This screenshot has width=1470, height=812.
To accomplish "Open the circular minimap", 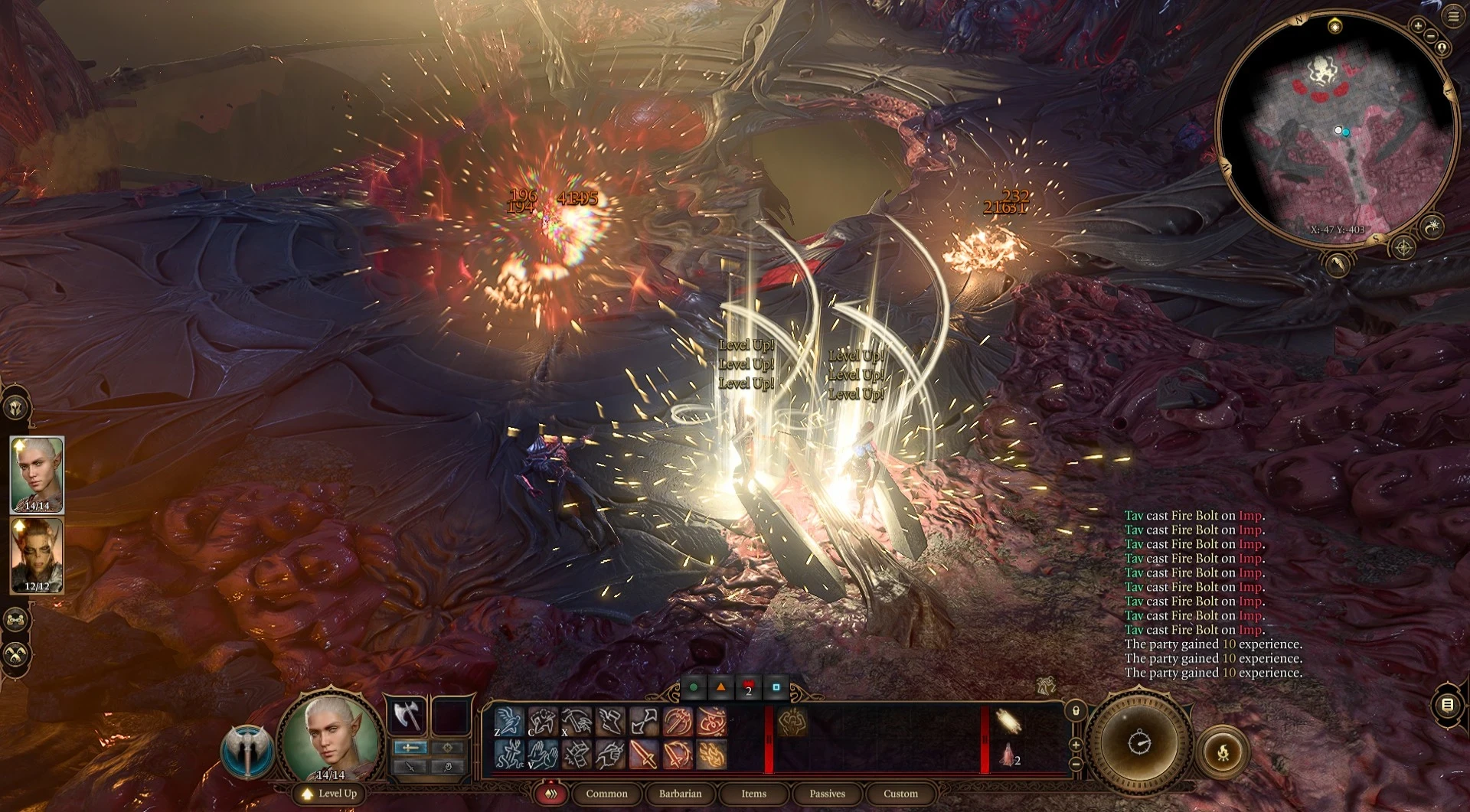I will tap(1336, 130).
